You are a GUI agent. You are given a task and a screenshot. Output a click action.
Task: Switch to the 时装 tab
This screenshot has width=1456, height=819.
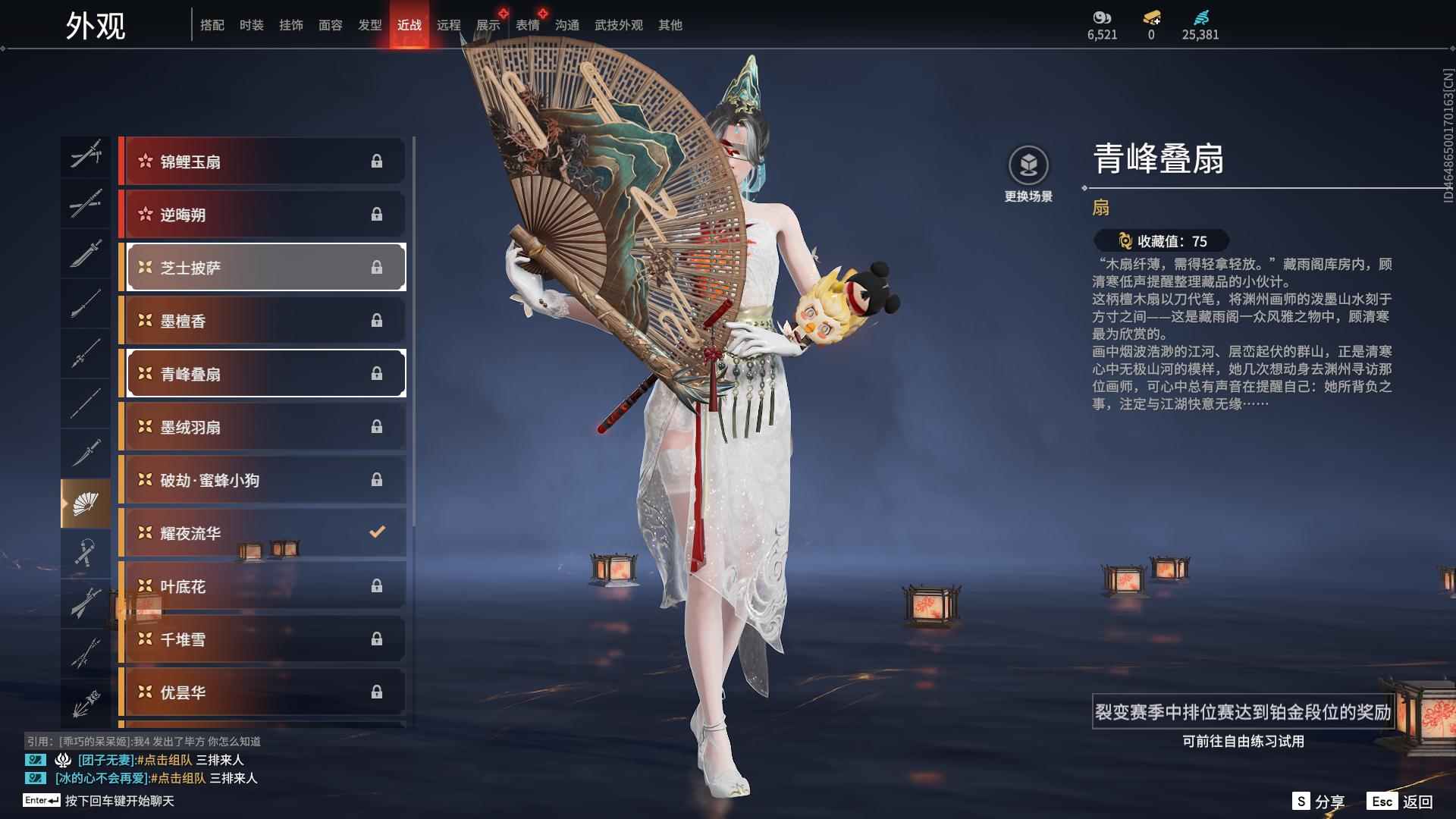click(x=251, y=25)
